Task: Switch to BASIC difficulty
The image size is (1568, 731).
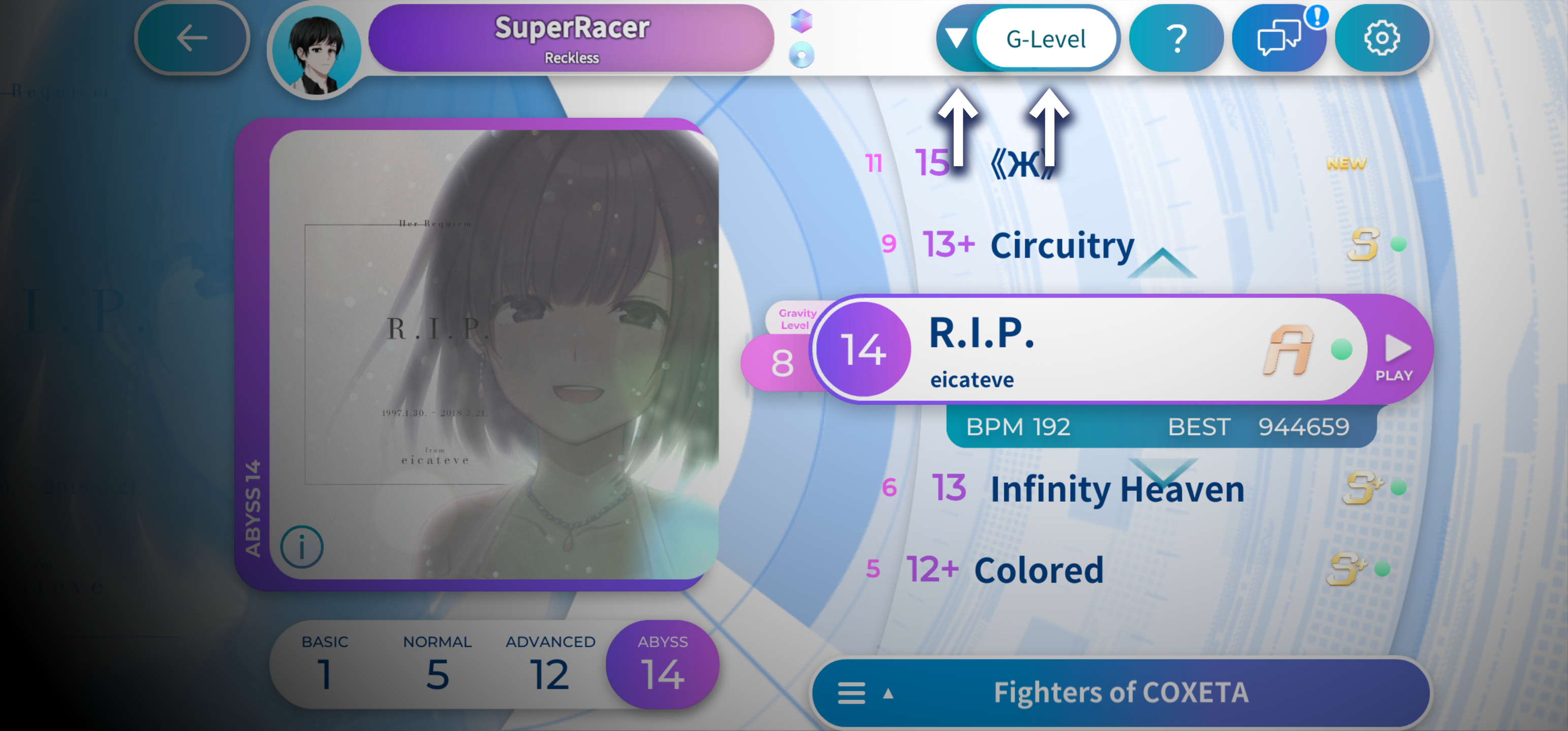Action: [325, 664]
